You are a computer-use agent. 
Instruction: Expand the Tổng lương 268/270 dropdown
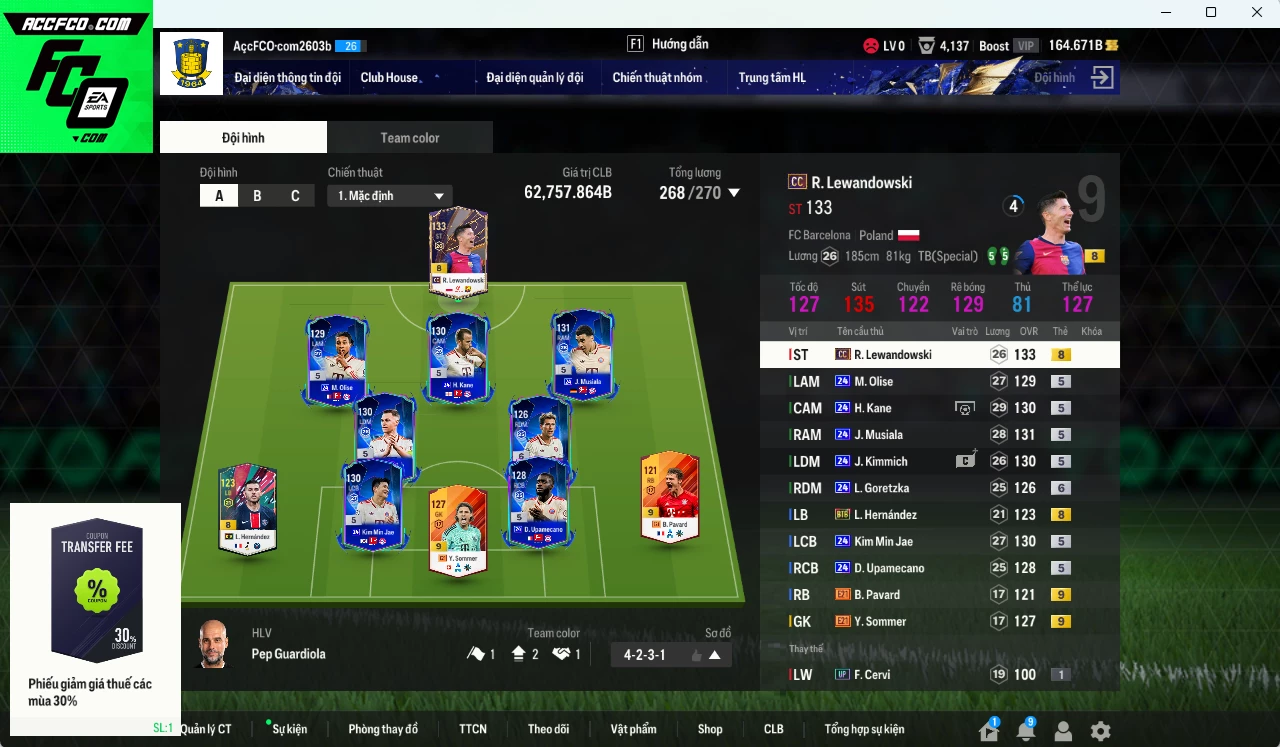click(733, 193)
